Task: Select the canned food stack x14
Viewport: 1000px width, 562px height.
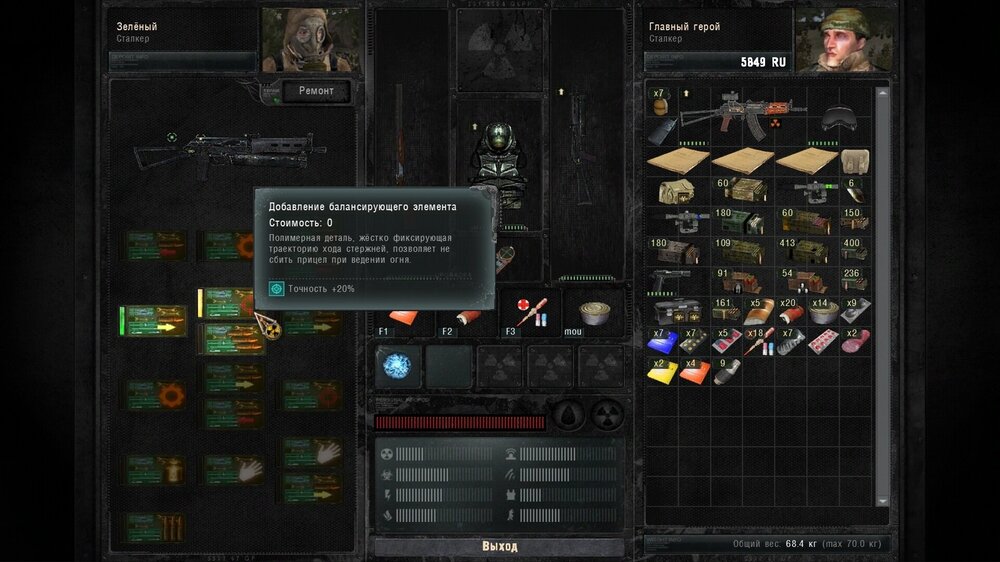Action: click(x=823, y=311)
